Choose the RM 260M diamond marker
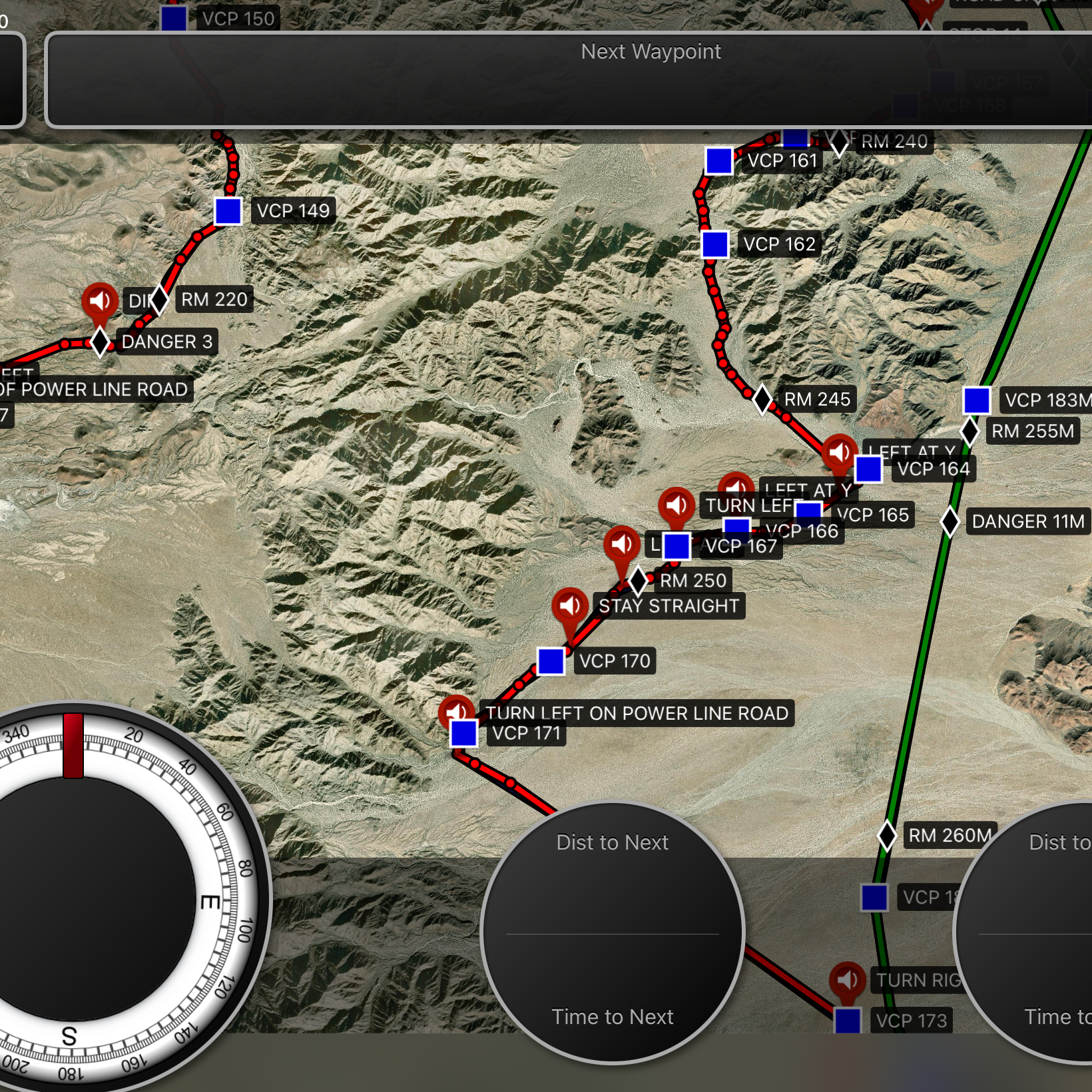Screen dimensions: 1092x1092 click(887, 836)
